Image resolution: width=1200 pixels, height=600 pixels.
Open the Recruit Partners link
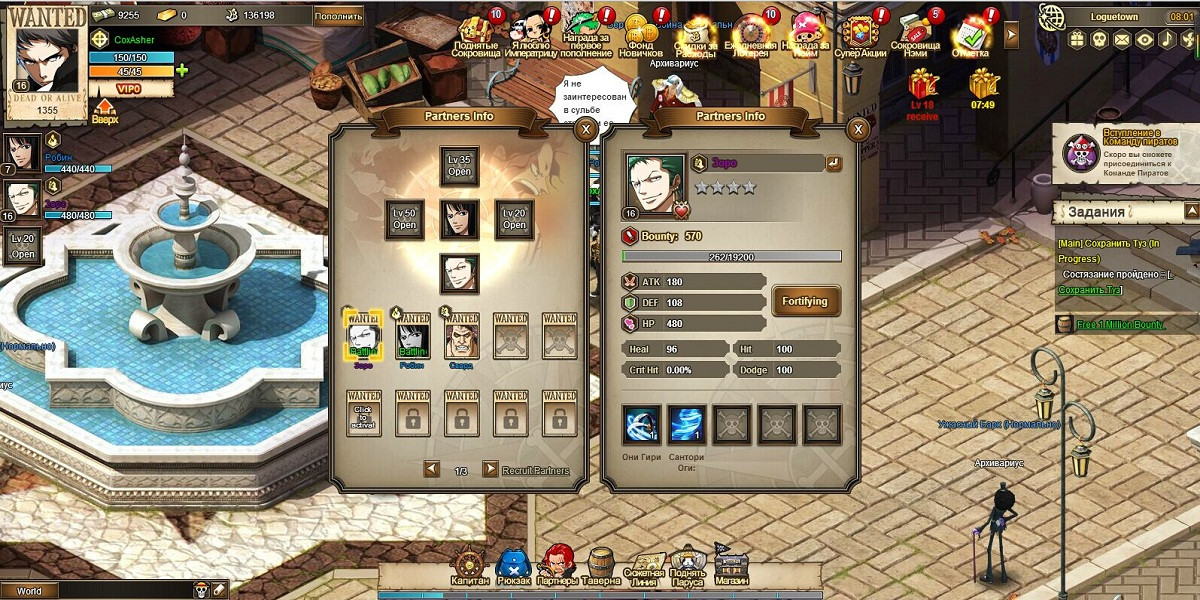pos(536,470)
